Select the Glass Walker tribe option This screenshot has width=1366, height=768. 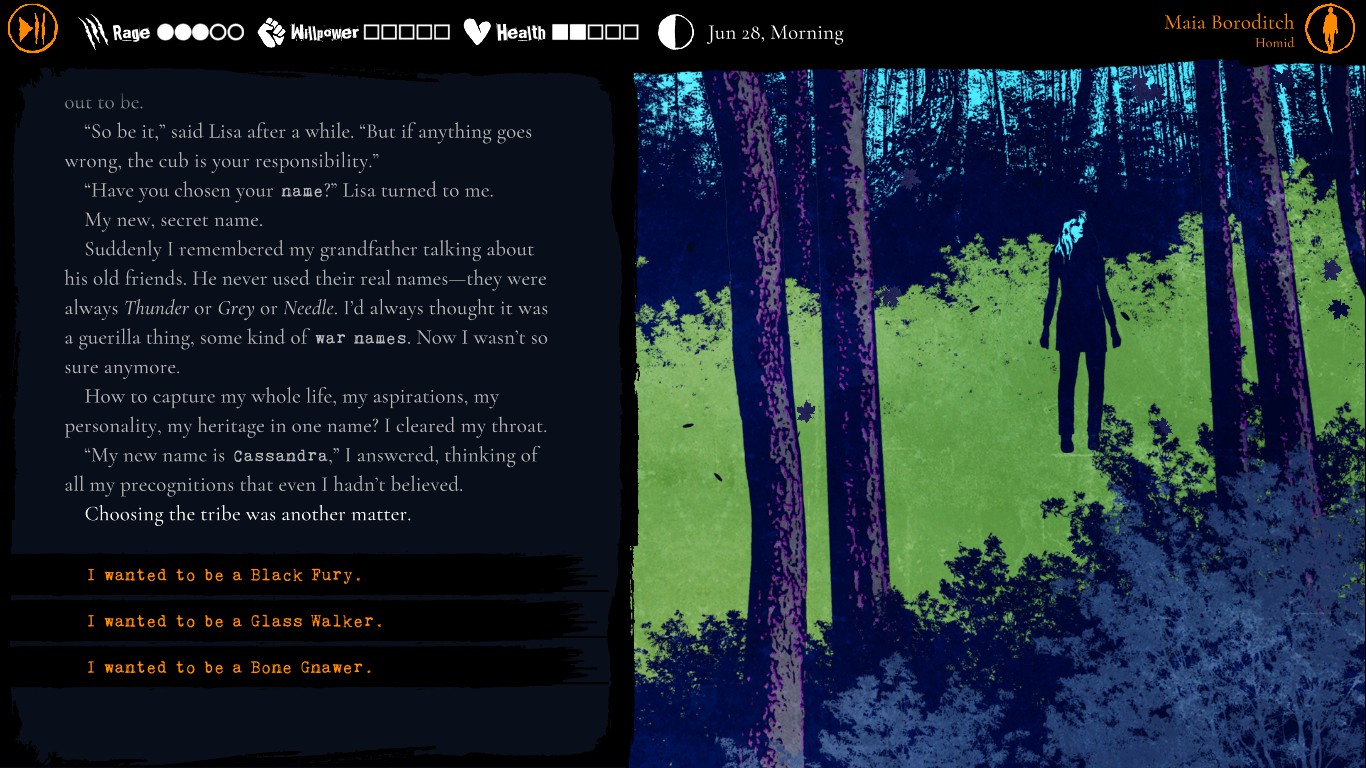click(x=235, y=621)
